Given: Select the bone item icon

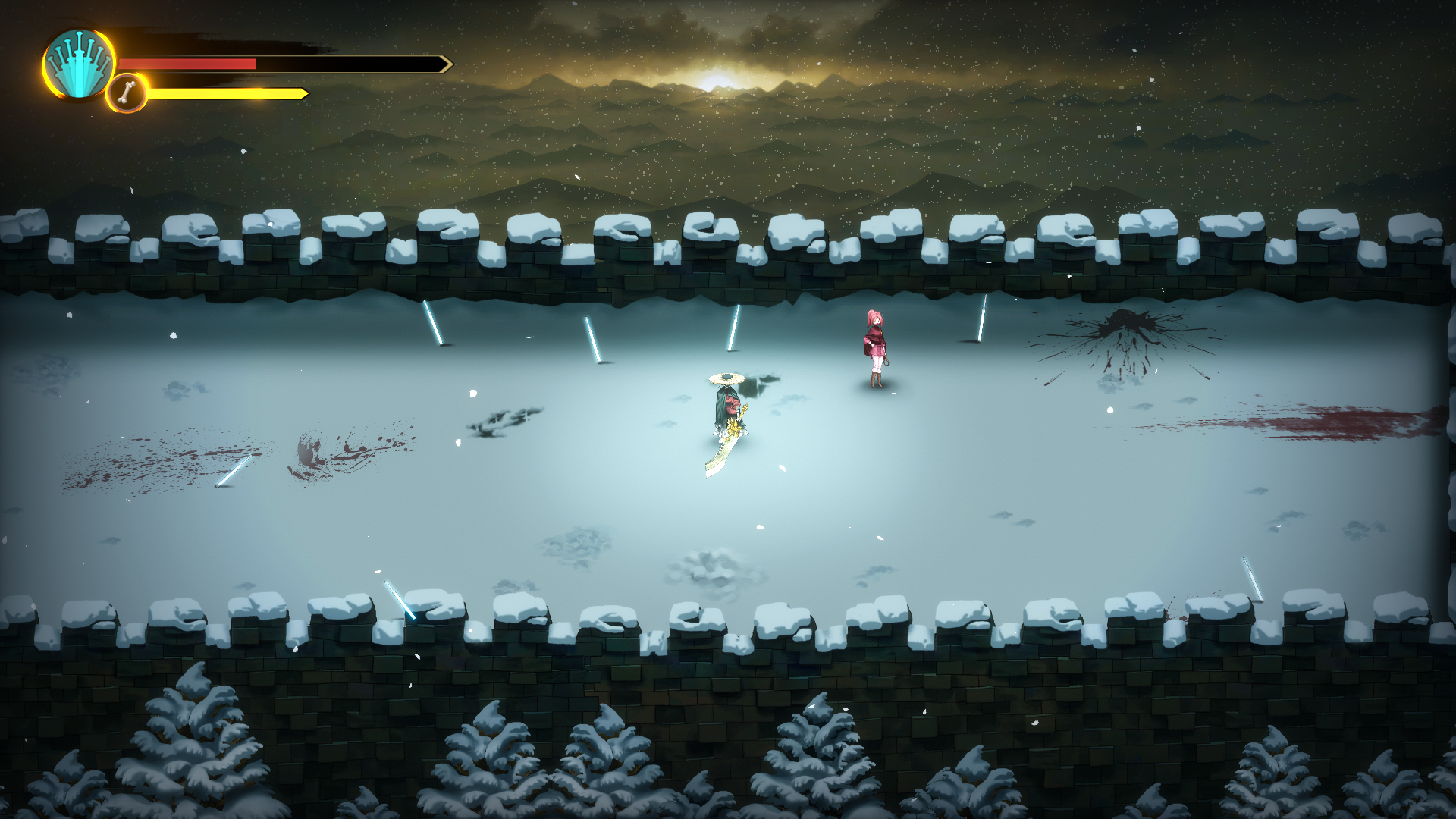Looking at the screenshot, I should tap(127, 94).
